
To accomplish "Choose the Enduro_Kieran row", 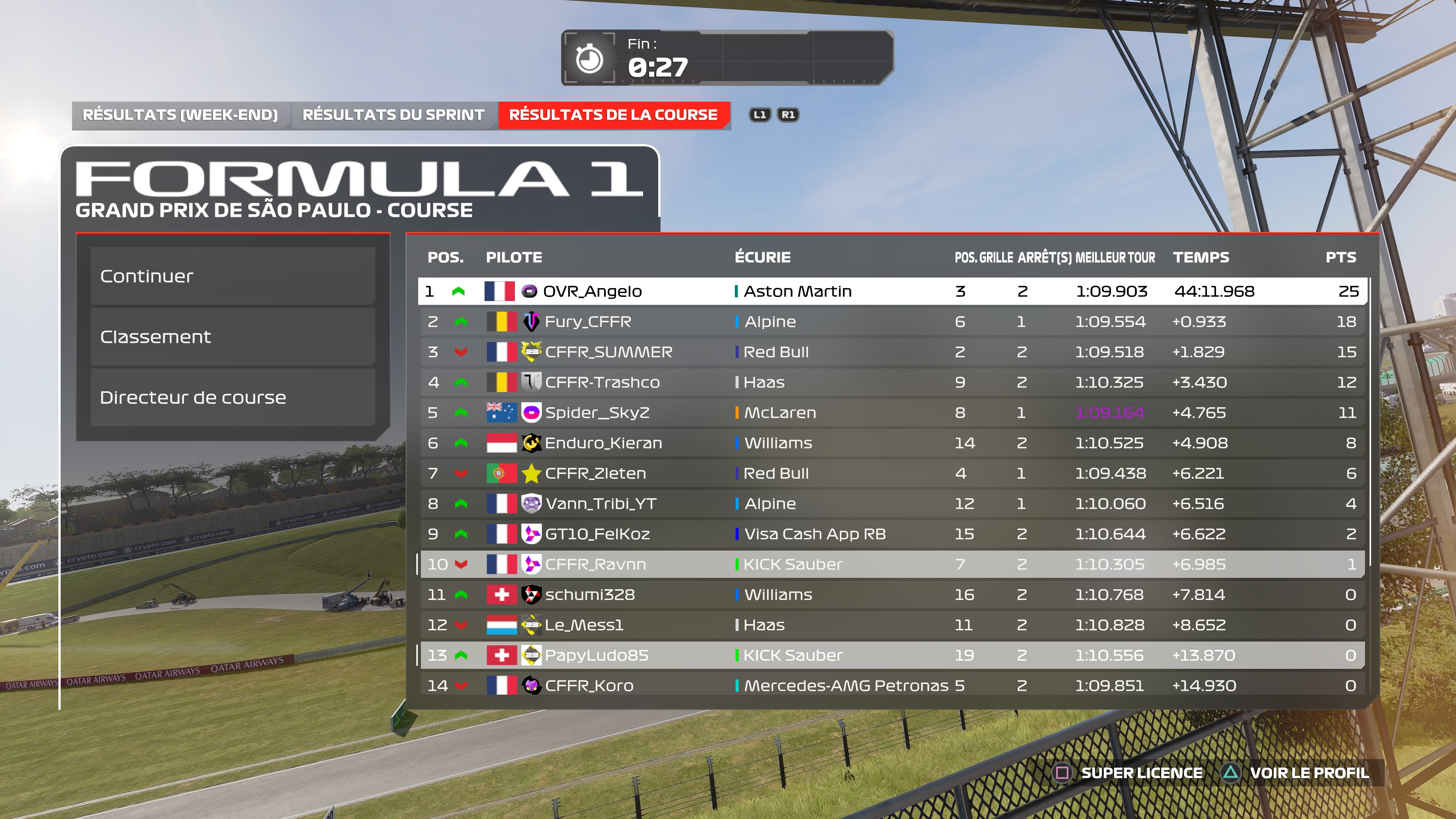I will pyautogui.click(x=891, y=443).
